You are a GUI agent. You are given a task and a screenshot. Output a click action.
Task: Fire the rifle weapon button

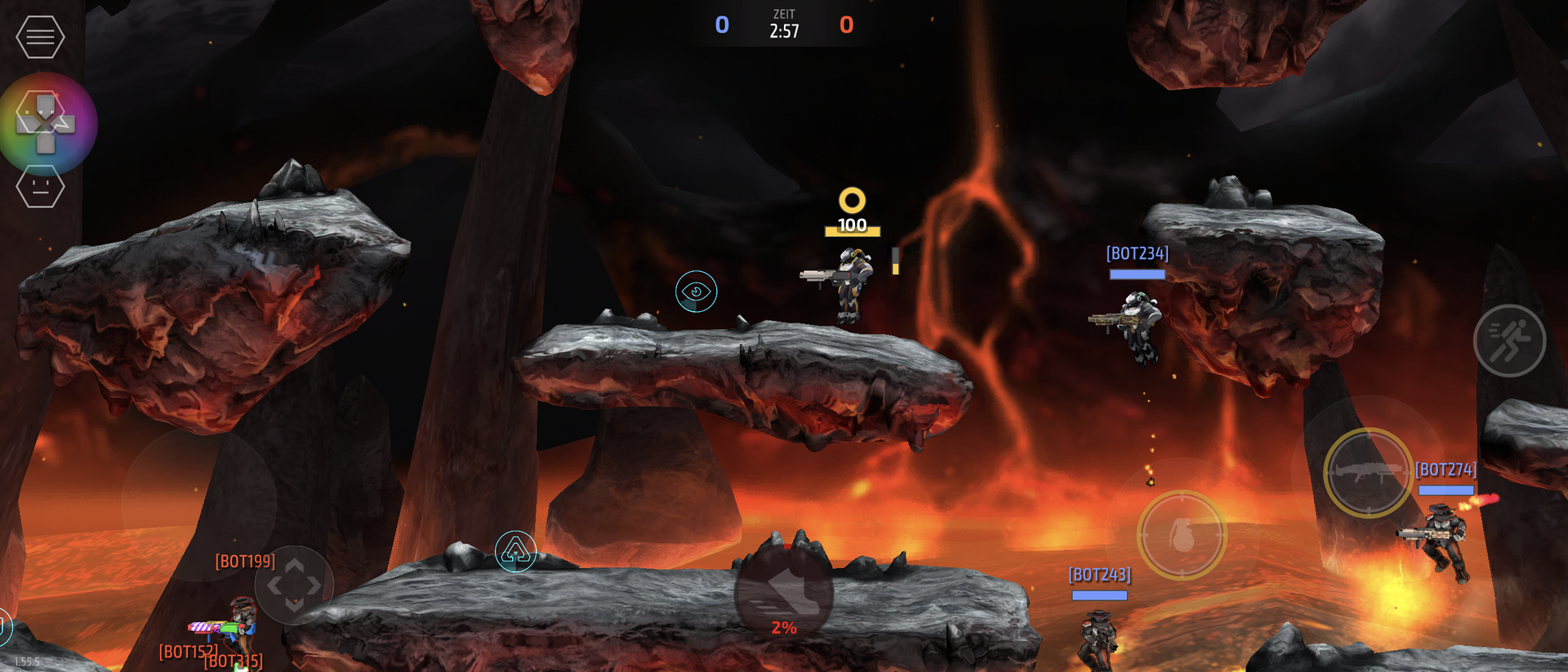pos(1368,473)
